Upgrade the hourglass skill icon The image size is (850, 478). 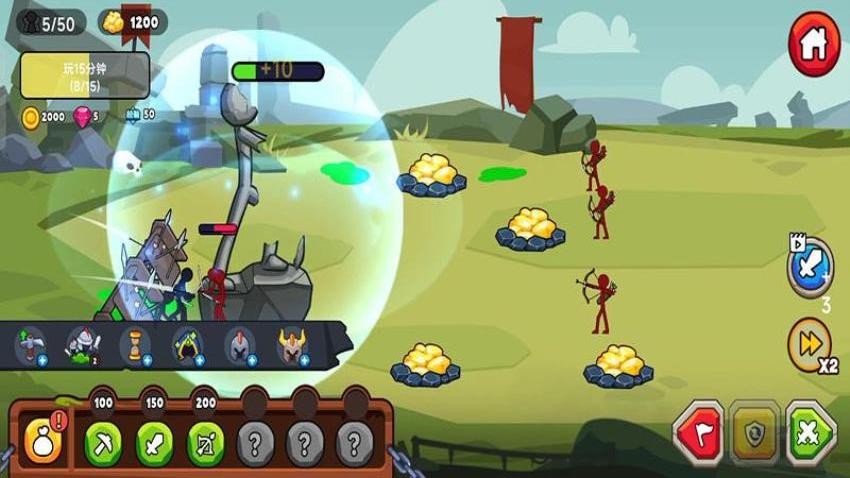(x=134, y=345)
